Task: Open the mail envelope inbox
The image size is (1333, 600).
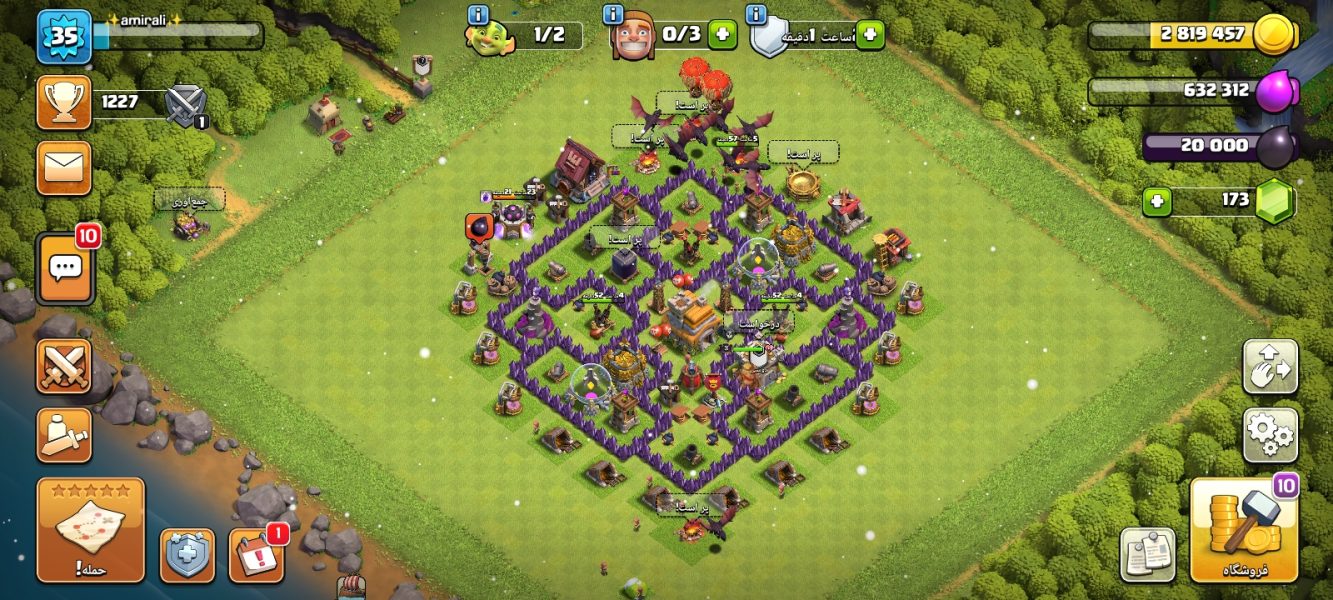Action: coord(64,167)
